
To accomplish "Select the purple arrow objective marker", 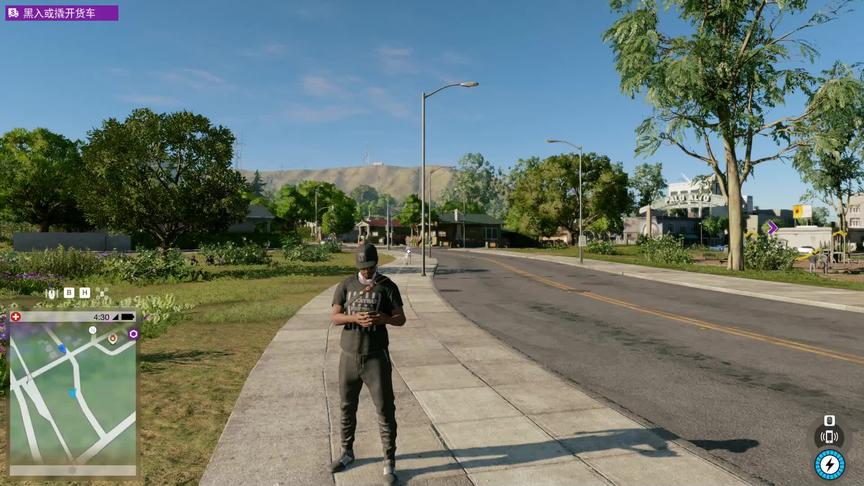I will pyautogui.click(x=772, y=228).
